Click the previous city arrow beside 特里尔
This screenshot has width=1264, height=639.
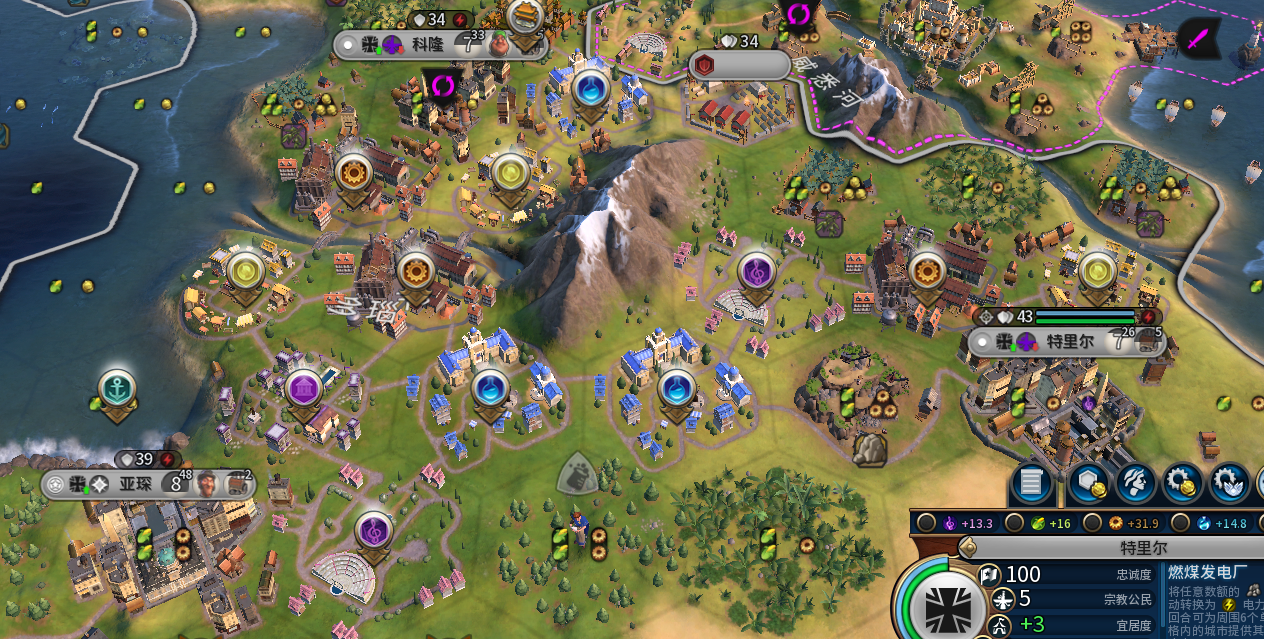click(x=966, y=548)
